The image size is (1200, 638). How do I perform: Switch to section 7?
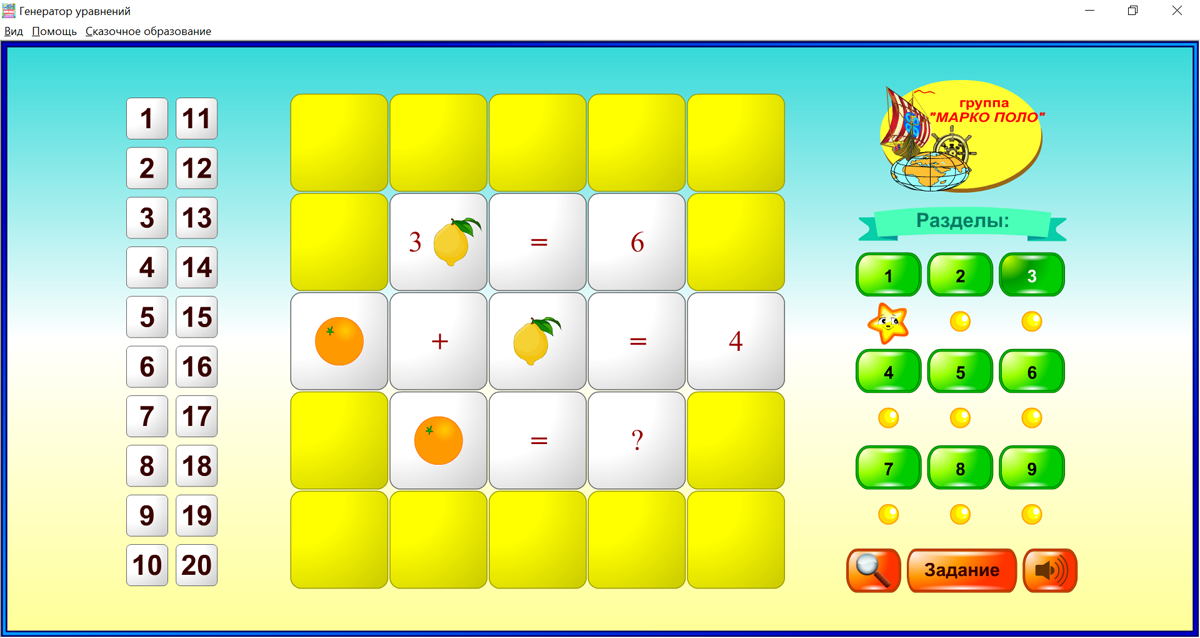pyautogui.click(x=888, y=468)
